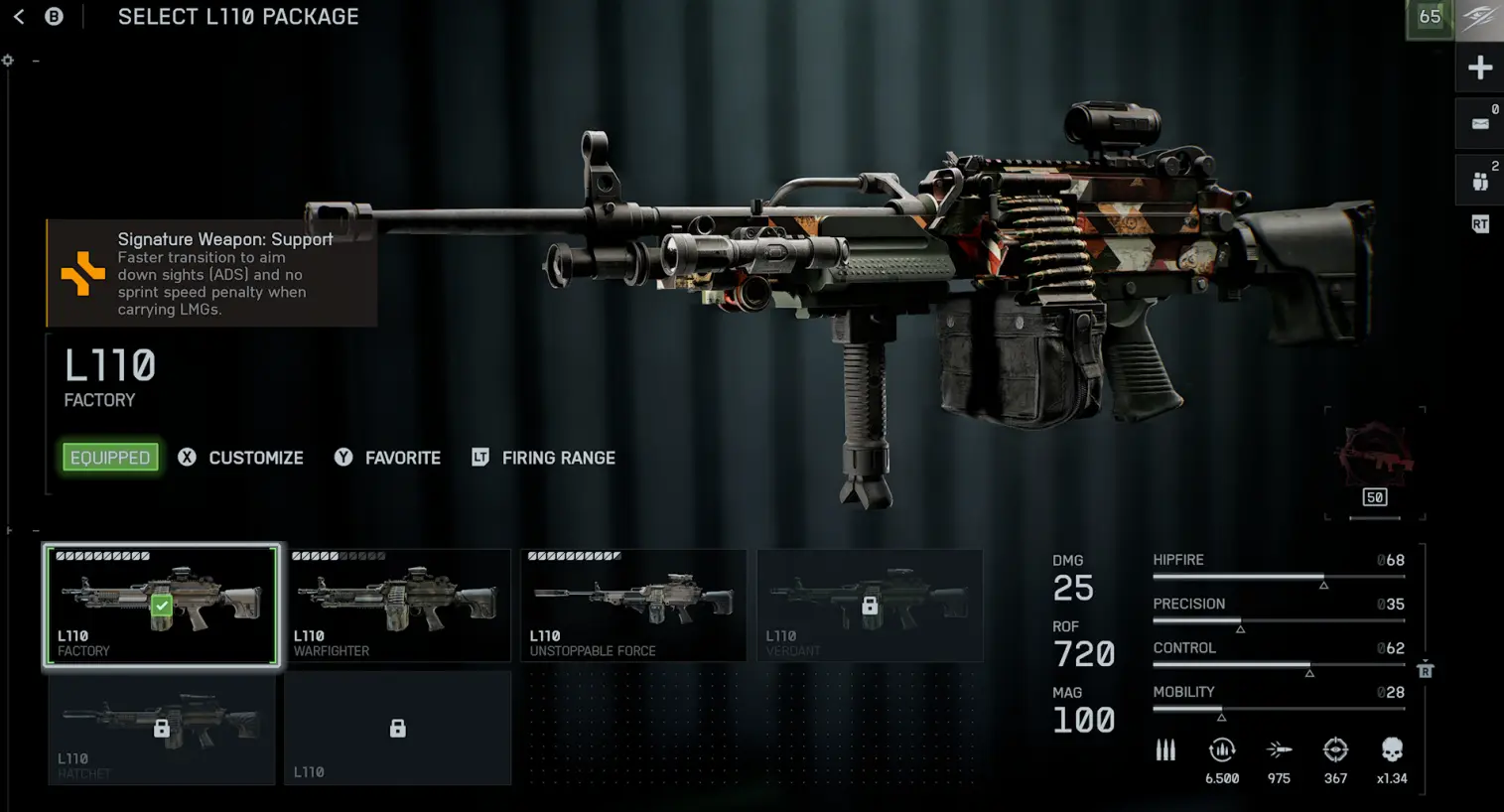Click the Equipped status button
The height and width of the screenshot is (812, 1504).
coord(110,458)
